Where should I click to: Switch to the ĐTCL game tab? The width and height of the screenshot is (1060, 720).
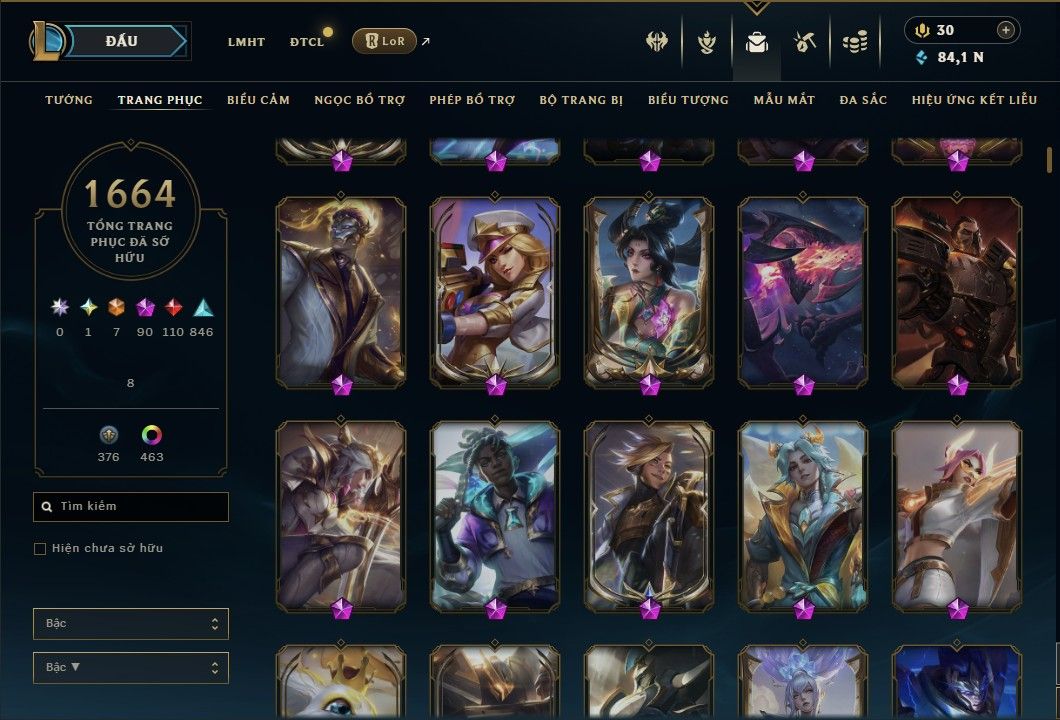click(307, 42)
